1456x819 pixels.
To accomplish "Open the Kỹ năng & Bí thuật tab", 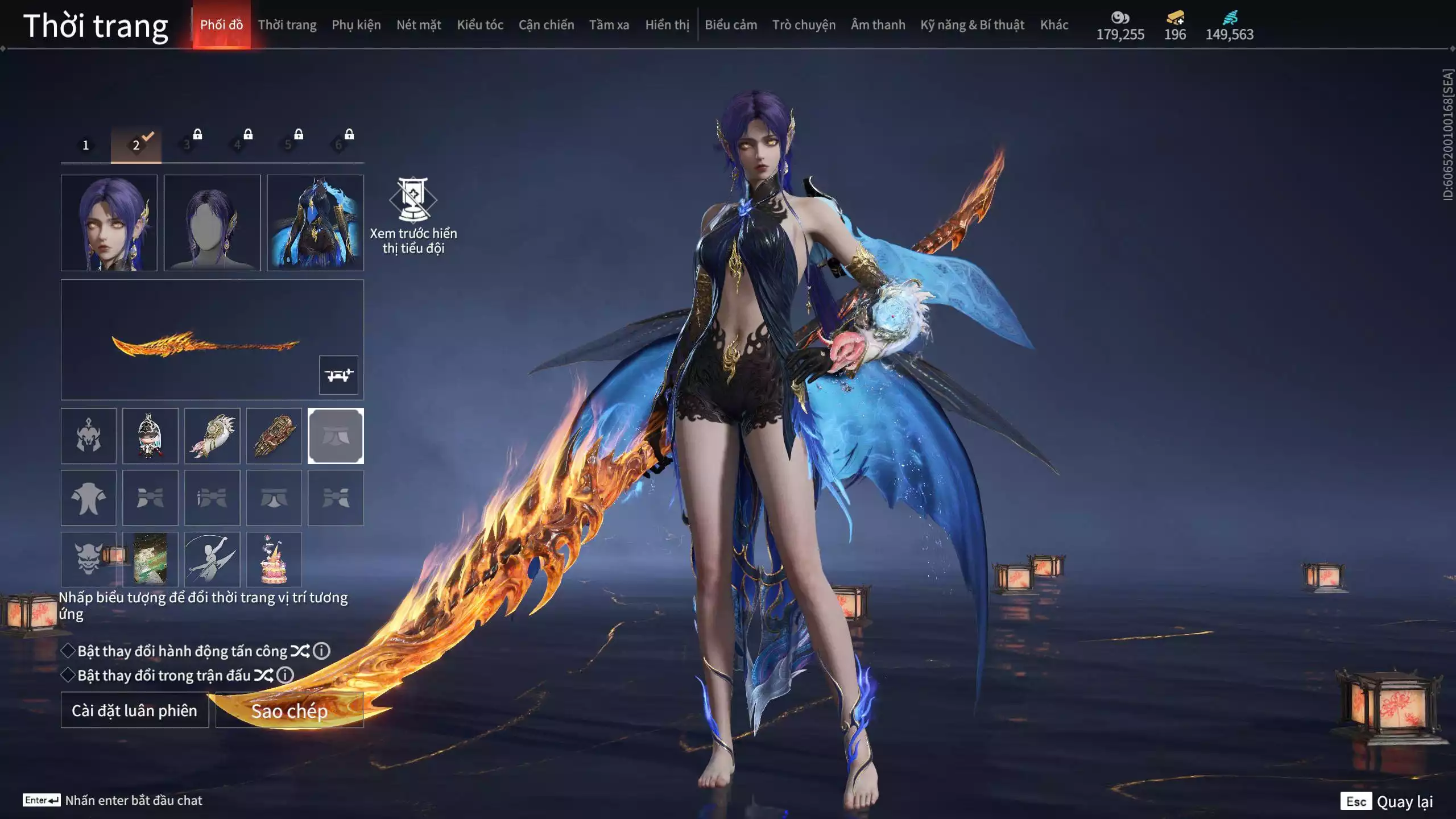I will pyautogui.click(x=972, y=25).
